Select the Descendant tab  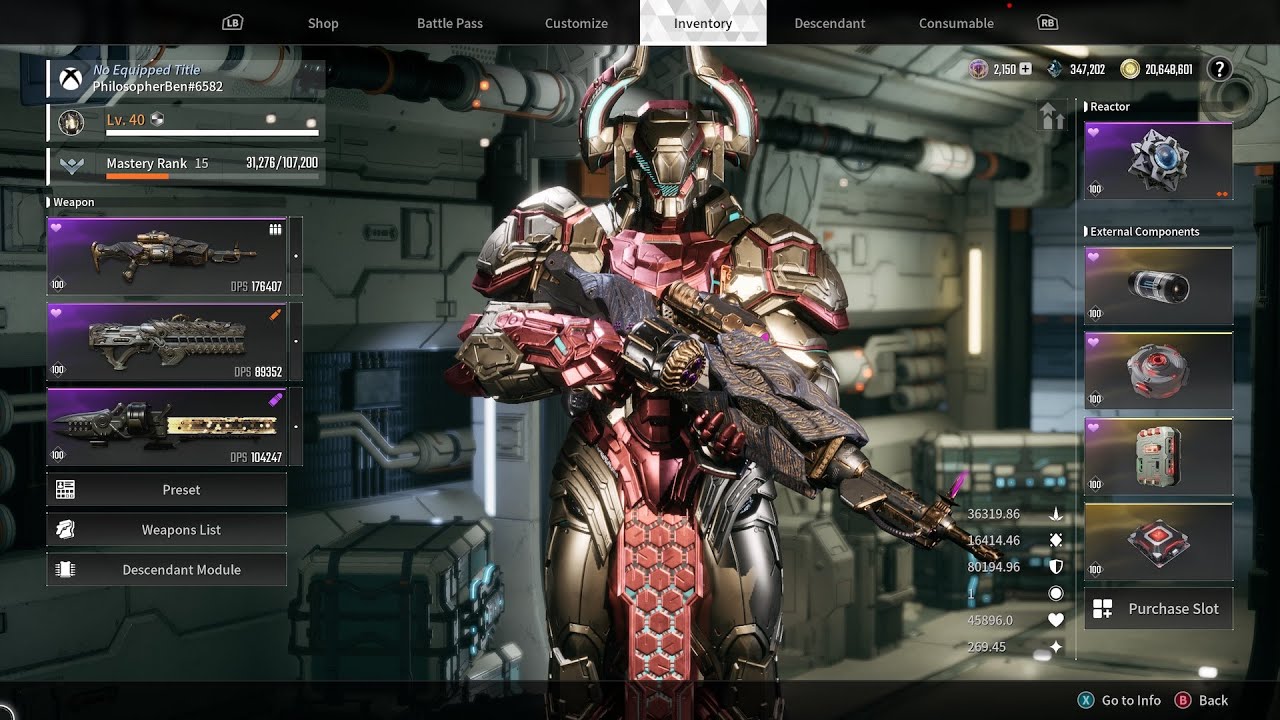(x=830, y=23)
